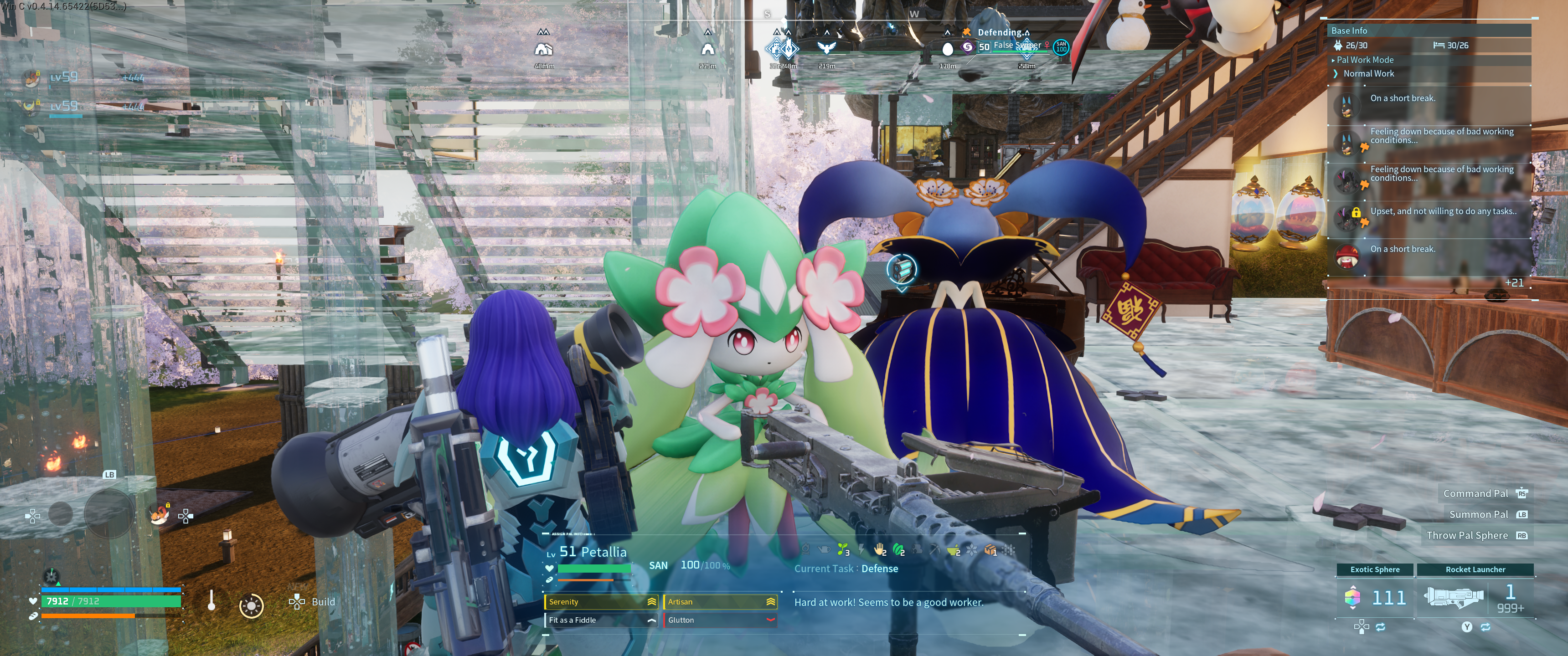This screenshot has height=656, width=1568.
Task: Select the Normal Work pal work mode
Action: click(1368, 74)
